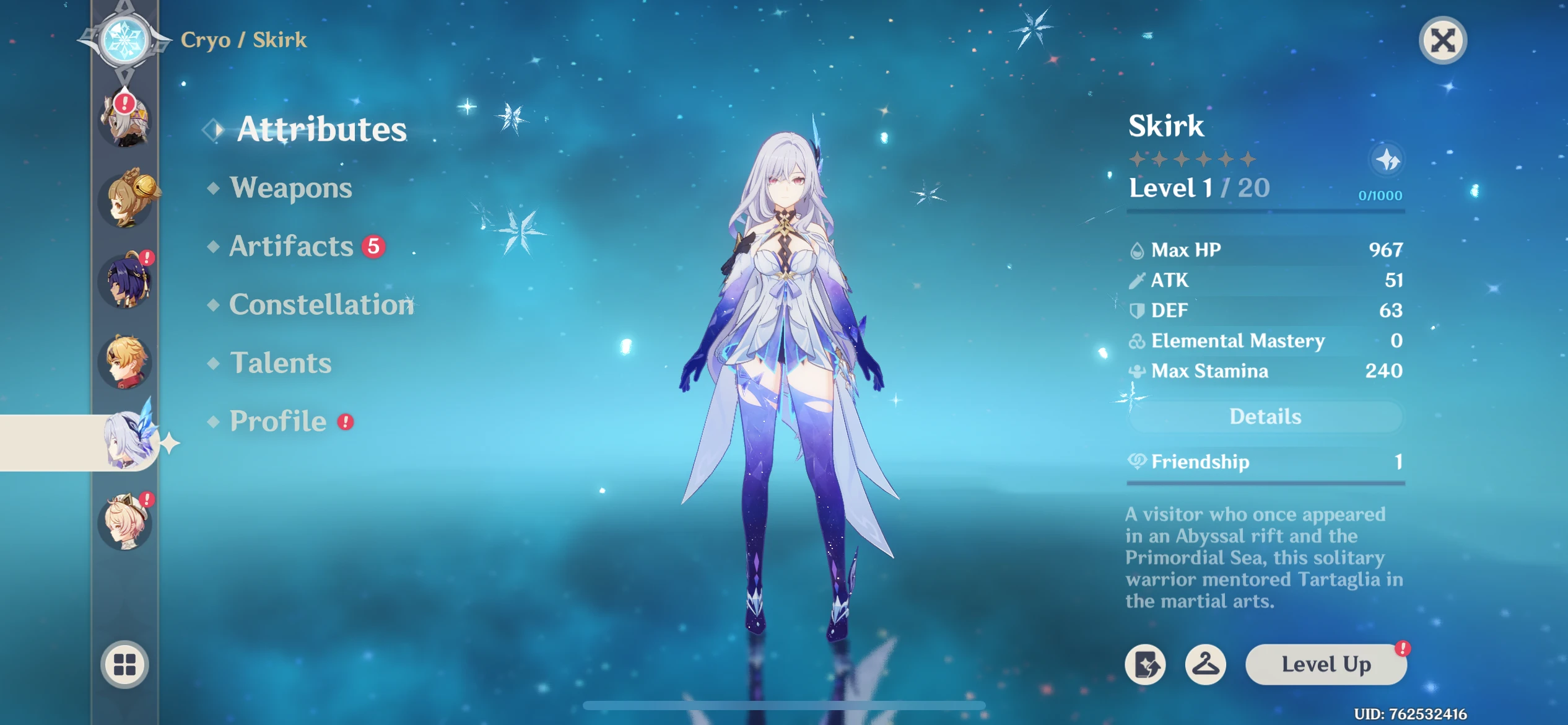1568x725 pixels.
Task: Expand the Attributes section
Action: (x=323, y=130)
